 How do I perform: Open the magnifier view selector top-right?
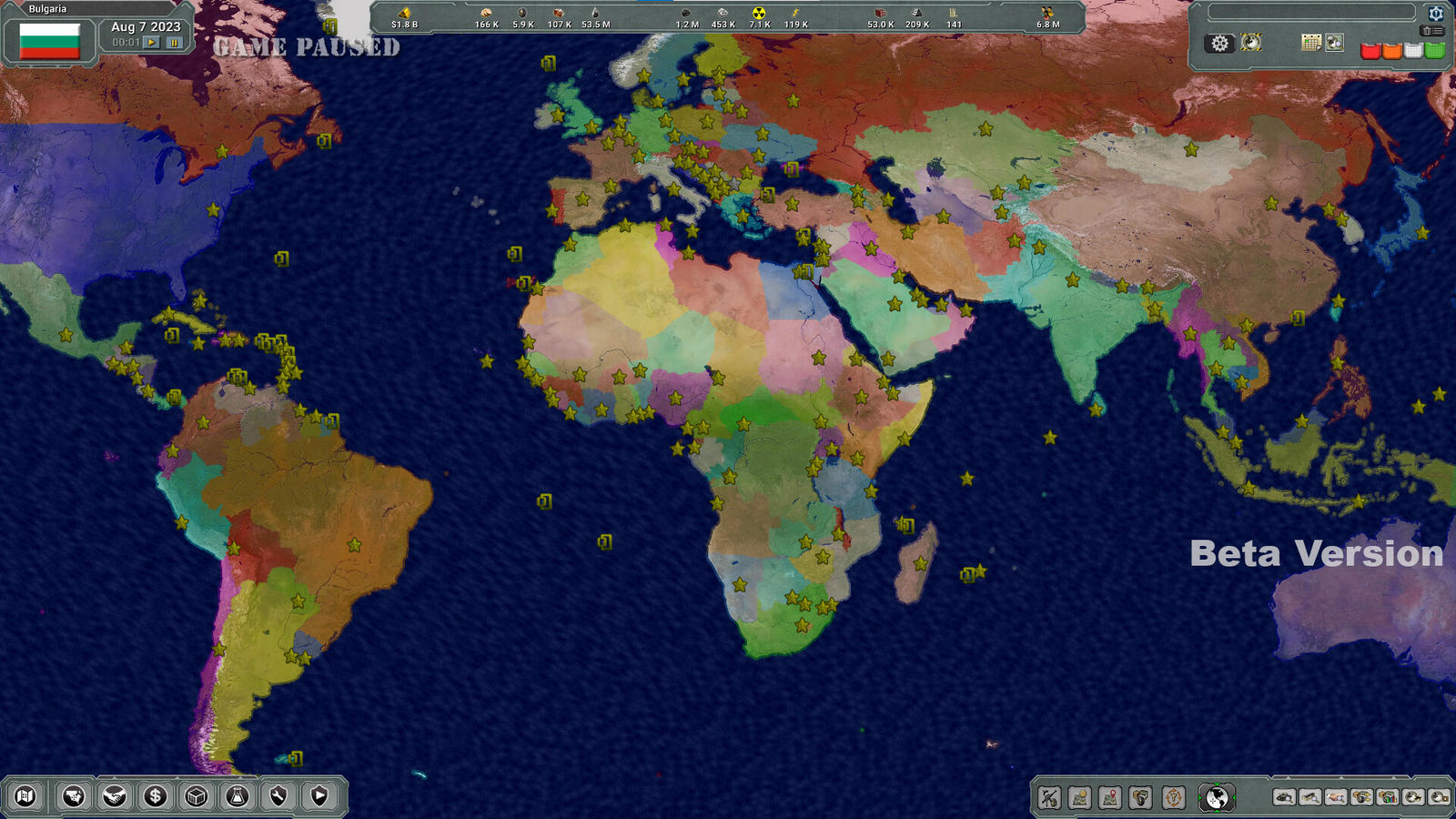point(1334,43)
